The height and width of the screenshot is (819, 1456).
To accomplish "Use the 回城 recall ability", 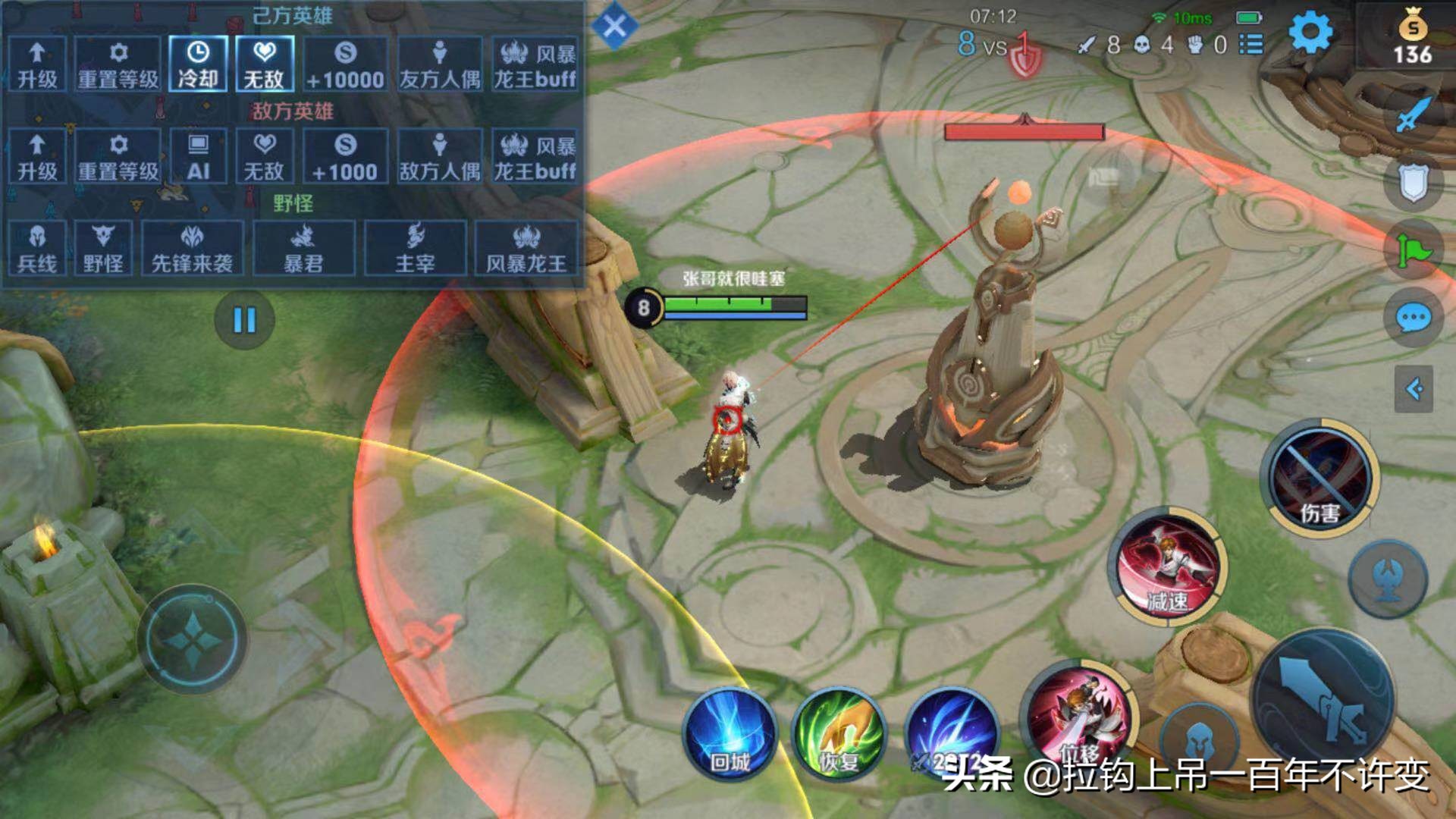I will (x=730, y=733).
